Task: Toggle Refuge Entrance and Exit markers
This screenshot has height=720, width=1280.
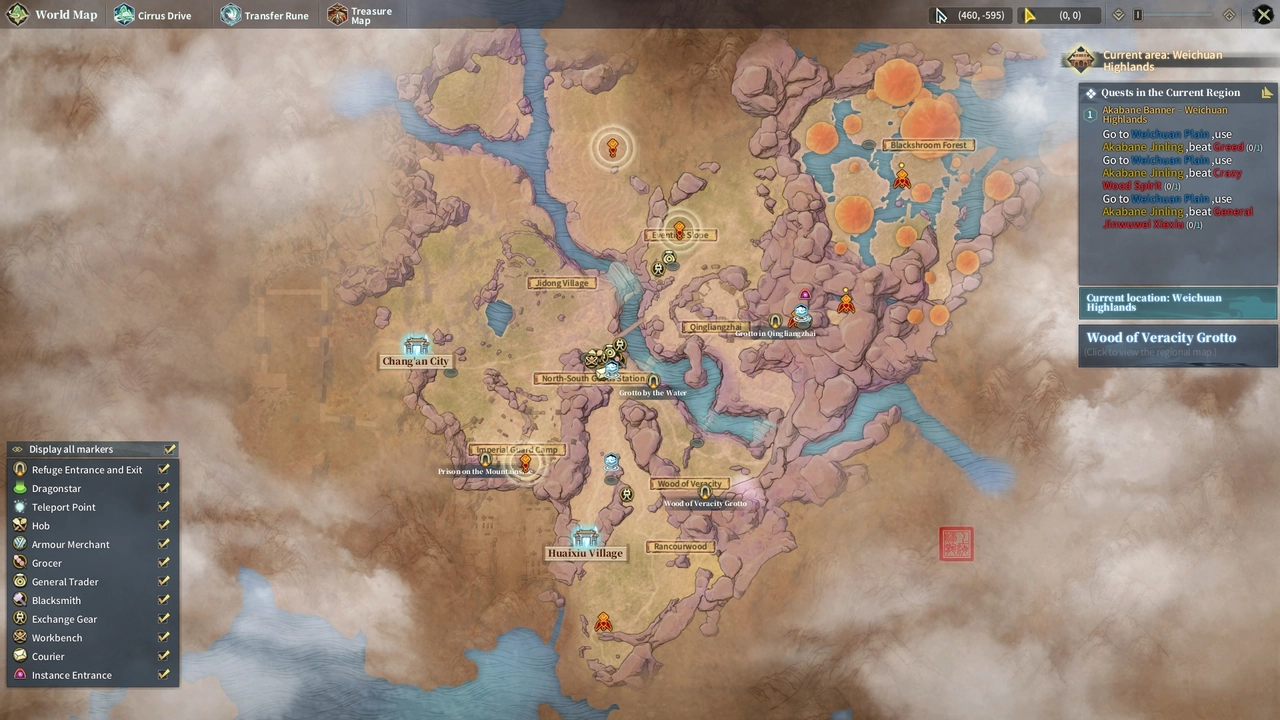Action: click(164, 469)
